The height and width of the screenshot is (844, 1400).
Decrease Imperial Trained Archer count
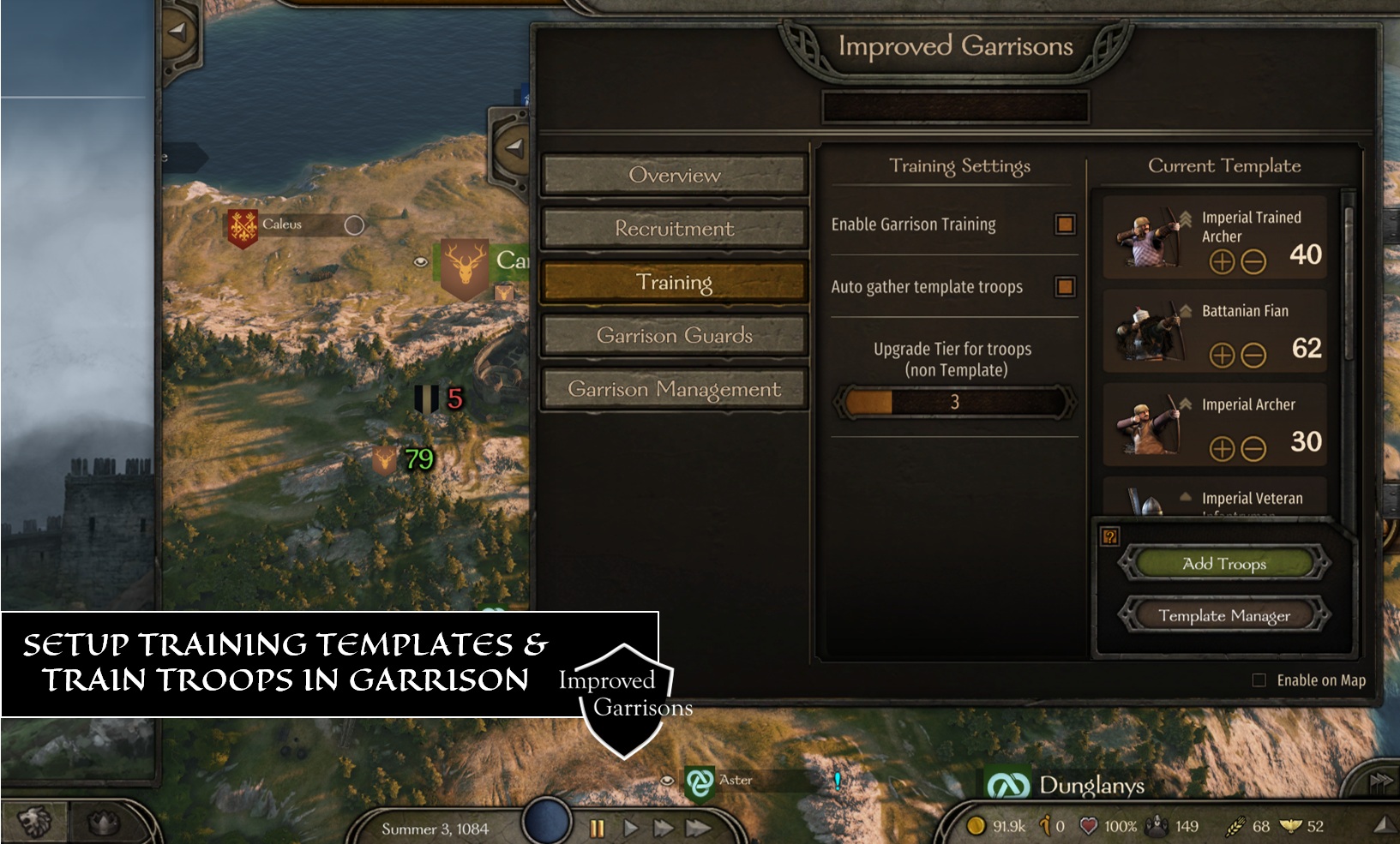tap(1253, 261)
